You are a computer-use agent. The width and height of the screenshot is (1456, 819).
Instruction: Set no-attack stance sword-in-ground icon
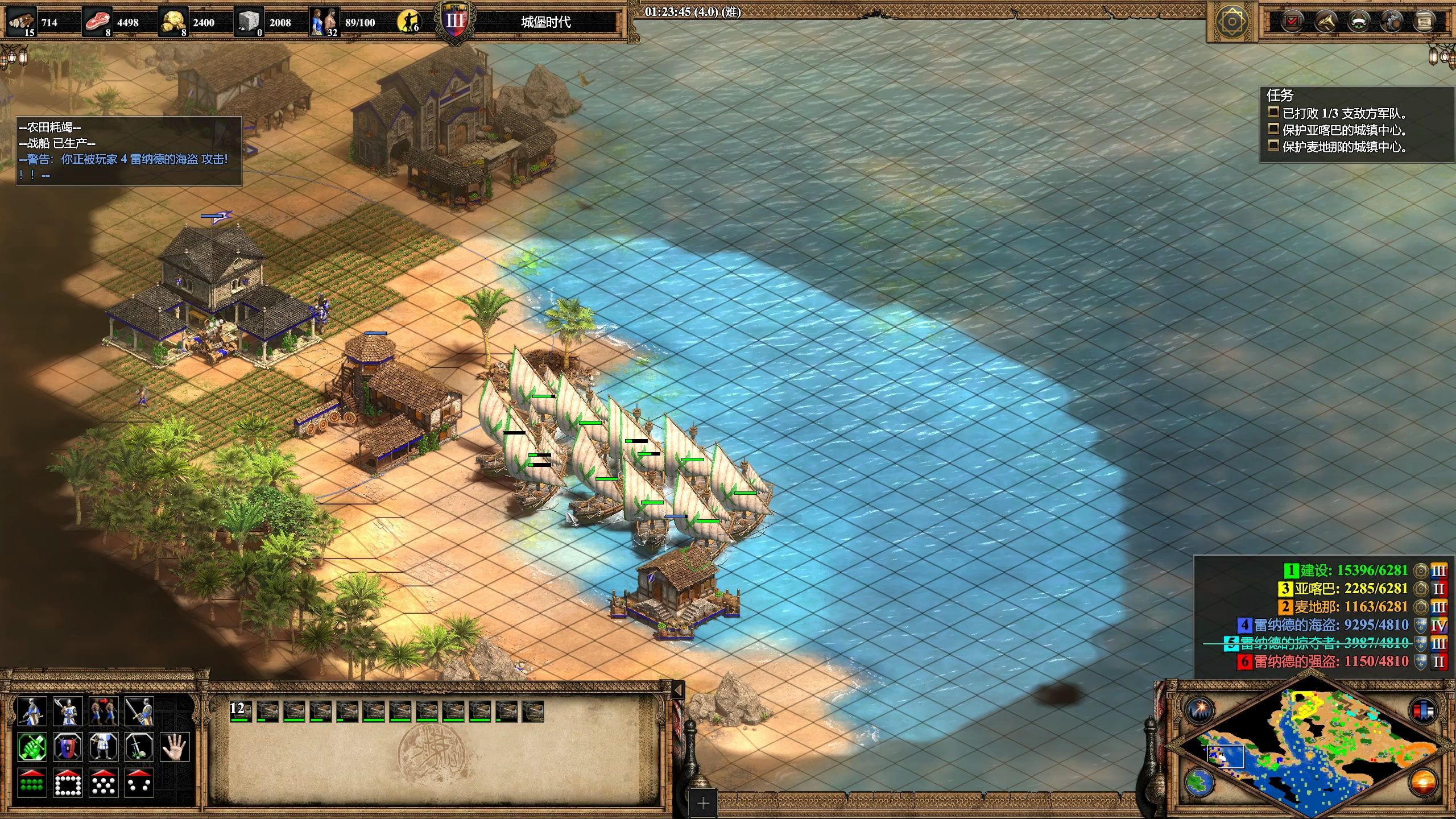139,747
